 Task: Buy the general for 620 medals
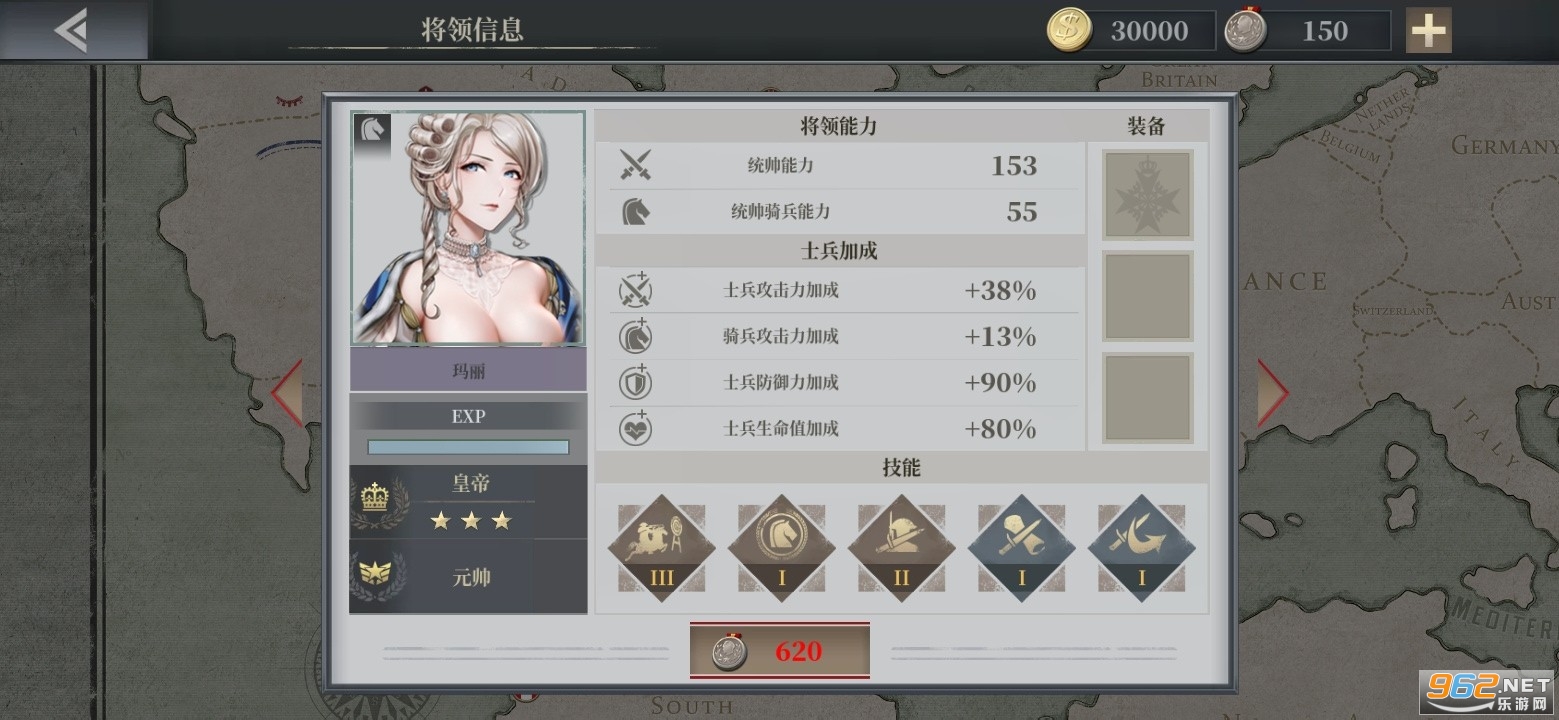click(x=779, y=651)
